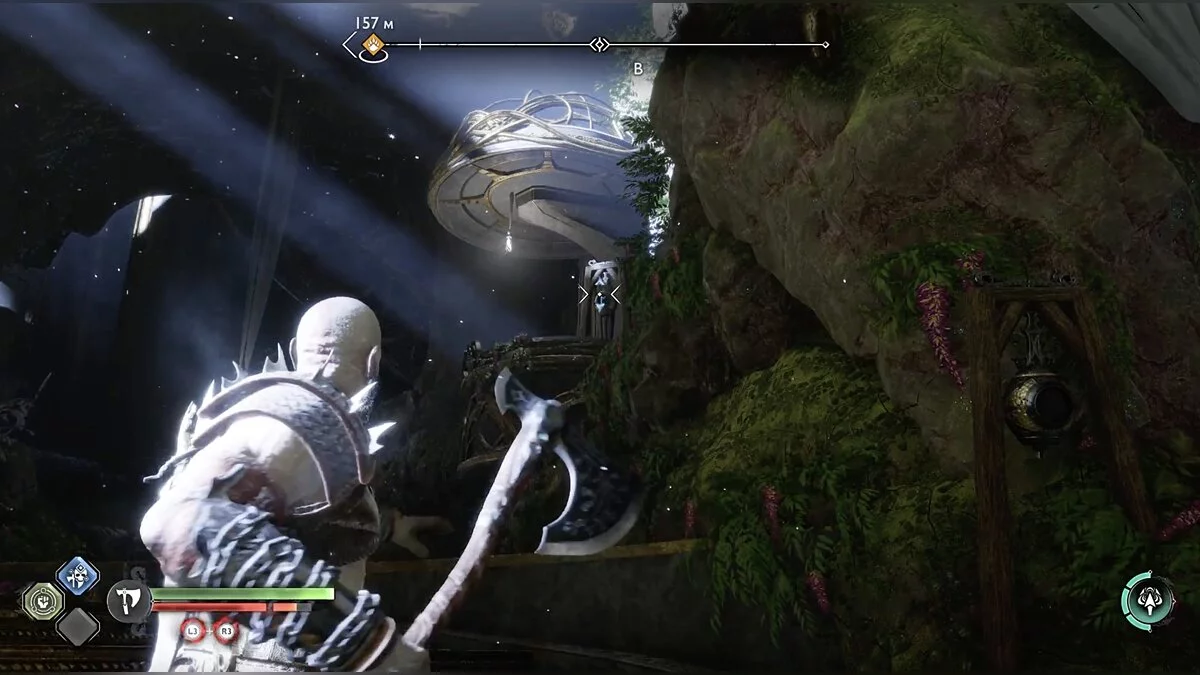Select the Leviathan Axe weapon icon
This screenshot has height=675, width=1200.
click(x=128, y=601)
